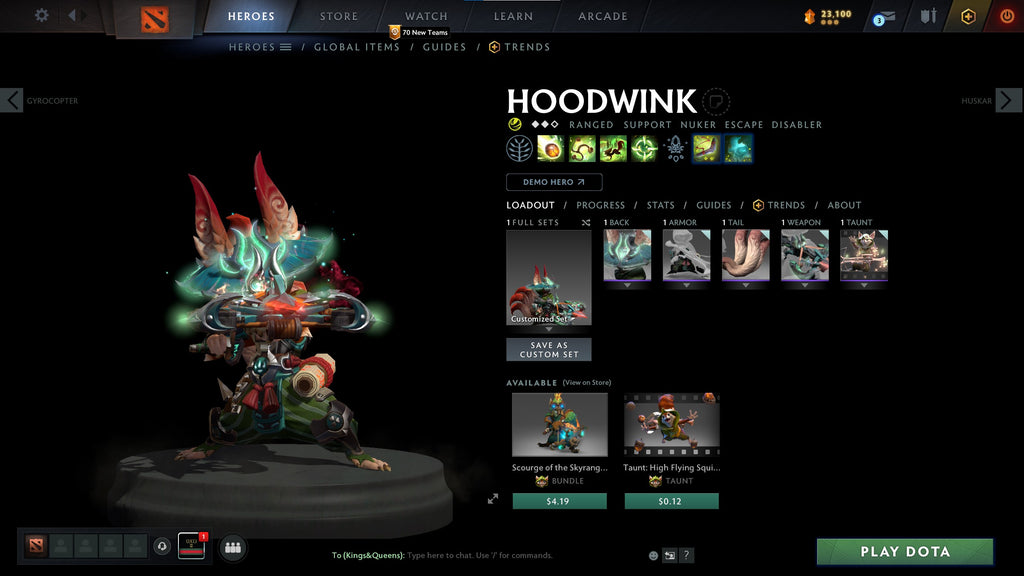The image size is (1024, 576).
Task: Choose the equipped Weapon slot item
Action: [804, 255]
